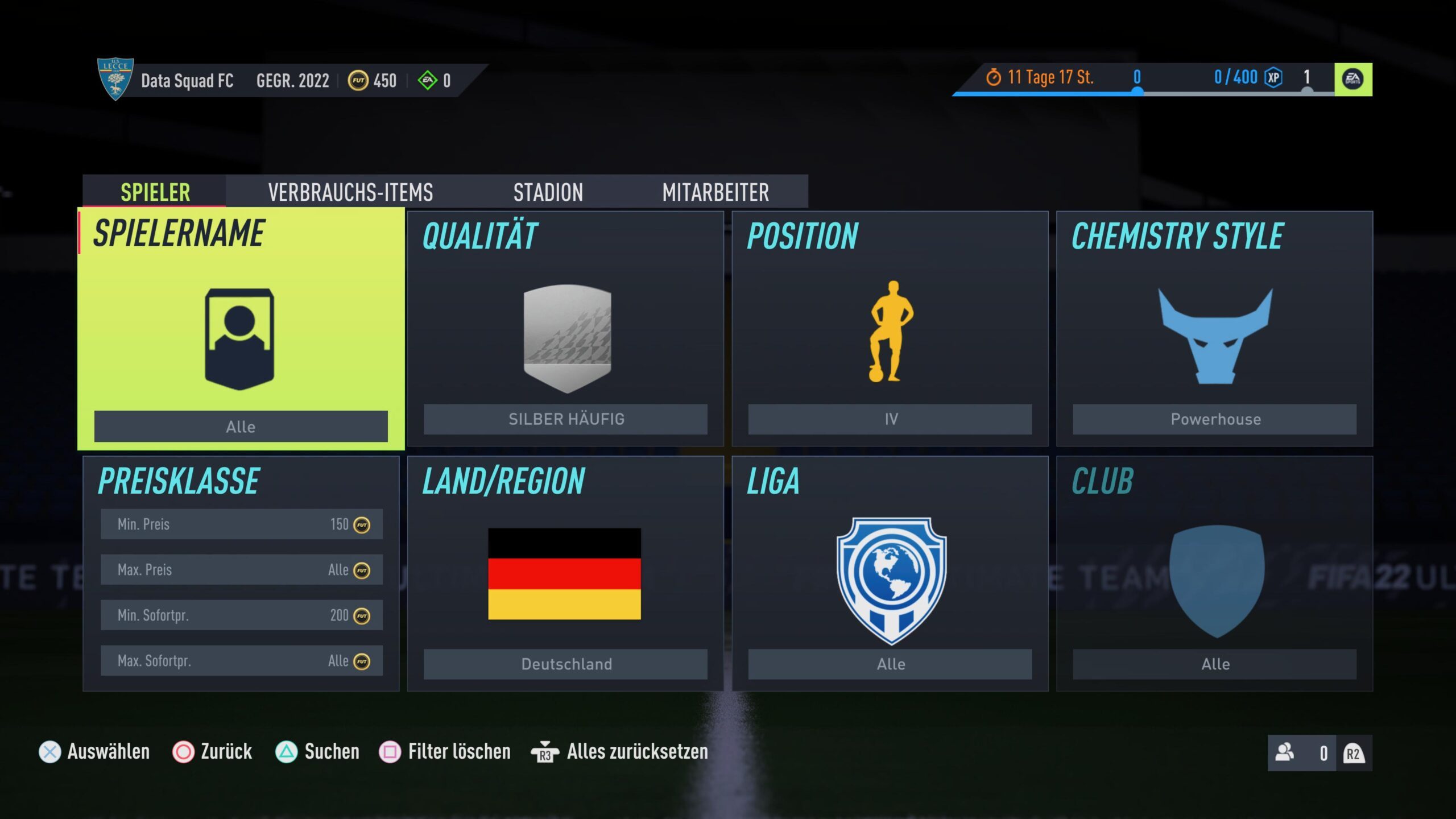The width and height of the screenshot is (1456, 819).
Task: Open the Position filter tile
Action: click(890, 329)
